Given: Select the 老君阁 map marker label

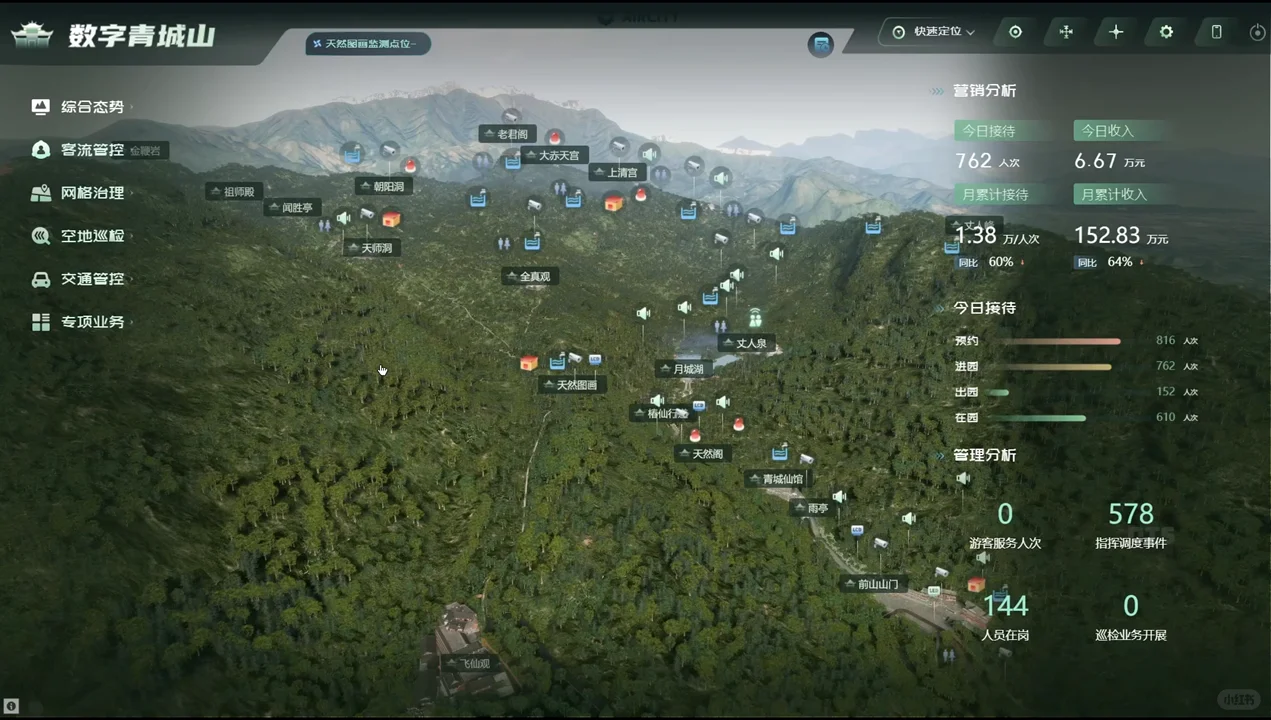Looking at the screenshot, I should click(x=512, y=134).
